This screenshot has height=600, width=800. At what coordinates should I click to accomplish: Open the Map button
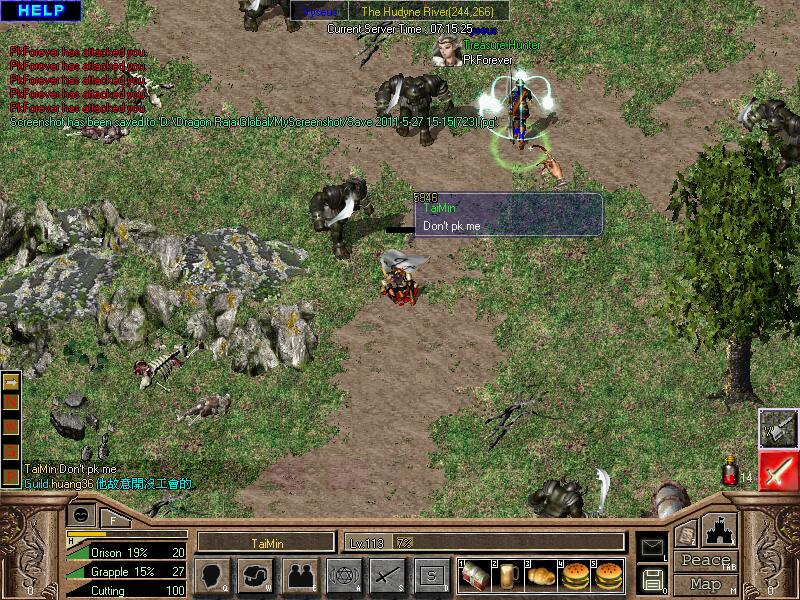point(706,583)
